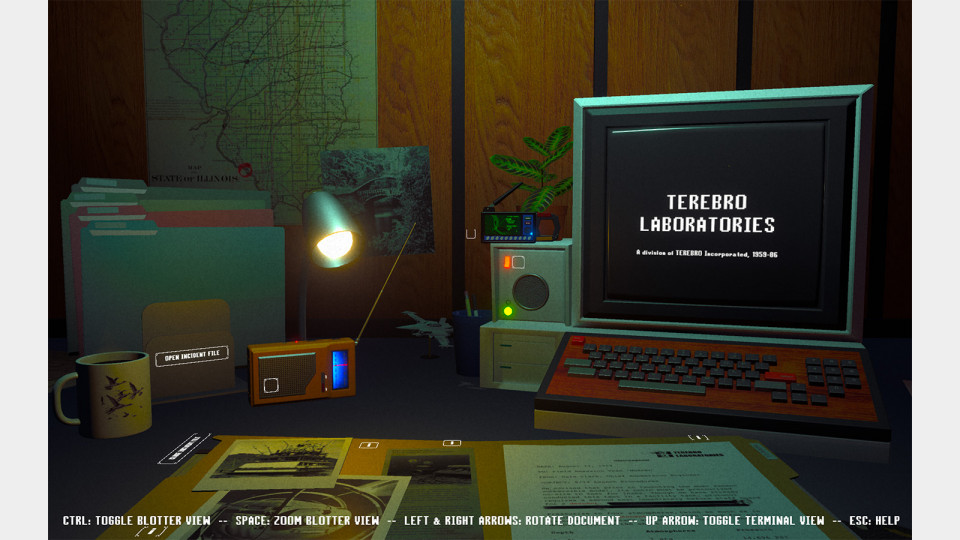
Task: Open the incident file label
Action: (191, 355)
